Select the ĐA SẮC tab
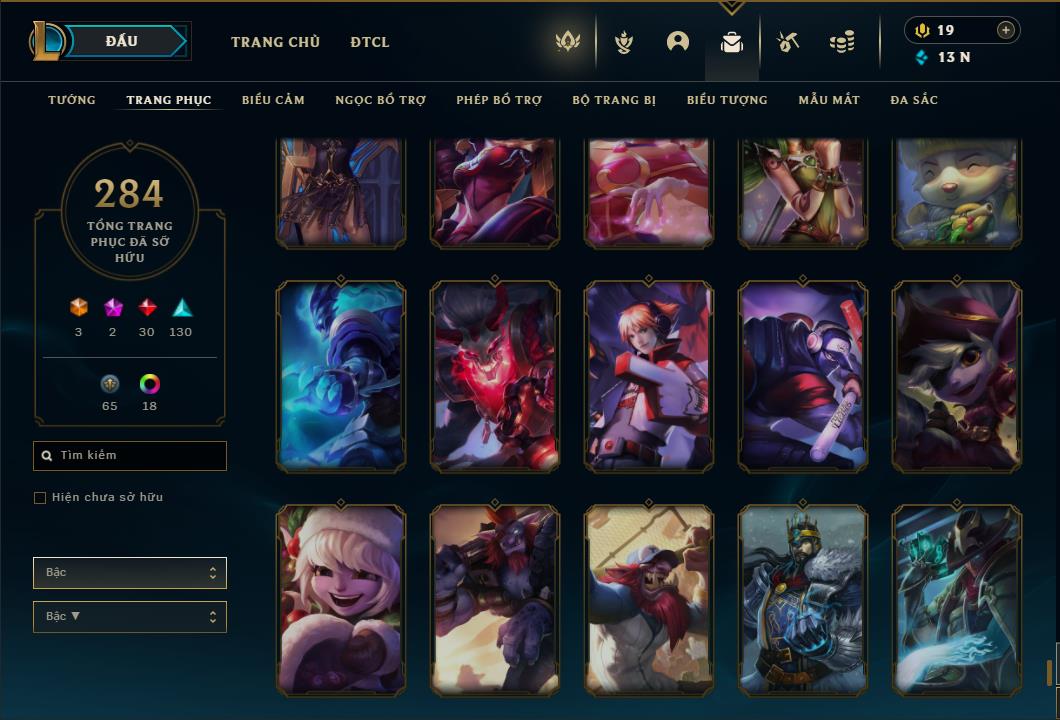 point(914,100)
